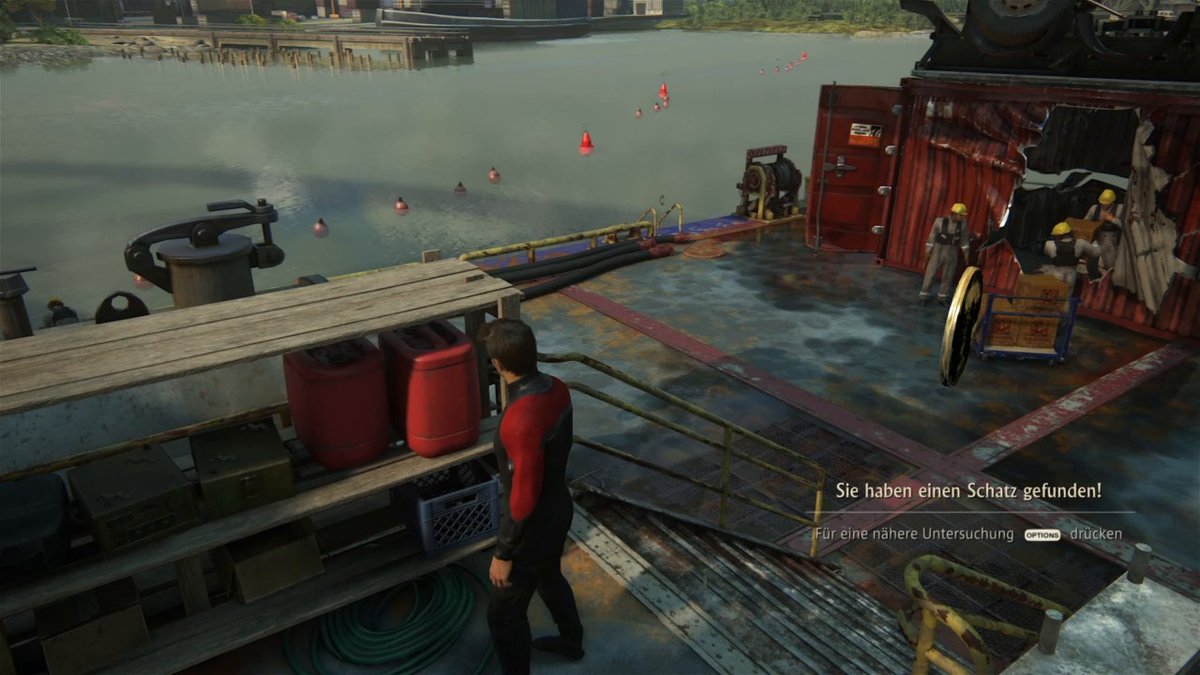Select the 'Sie haben einen Schatz gefunden!' notification

coord(968,491)
